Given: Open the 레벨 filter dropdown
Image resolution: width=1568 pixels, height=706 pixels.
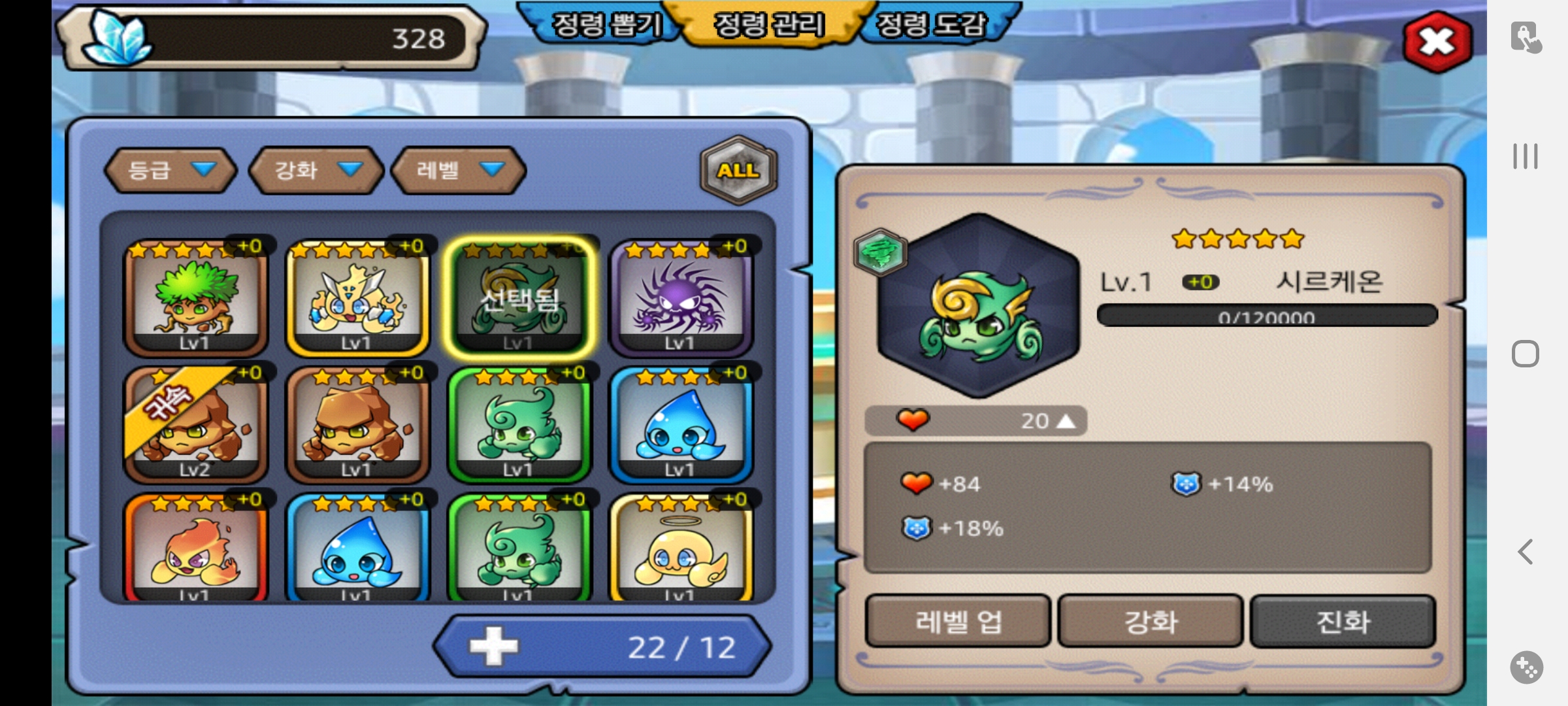Looking at the screenshot, I should coord(458,171).
